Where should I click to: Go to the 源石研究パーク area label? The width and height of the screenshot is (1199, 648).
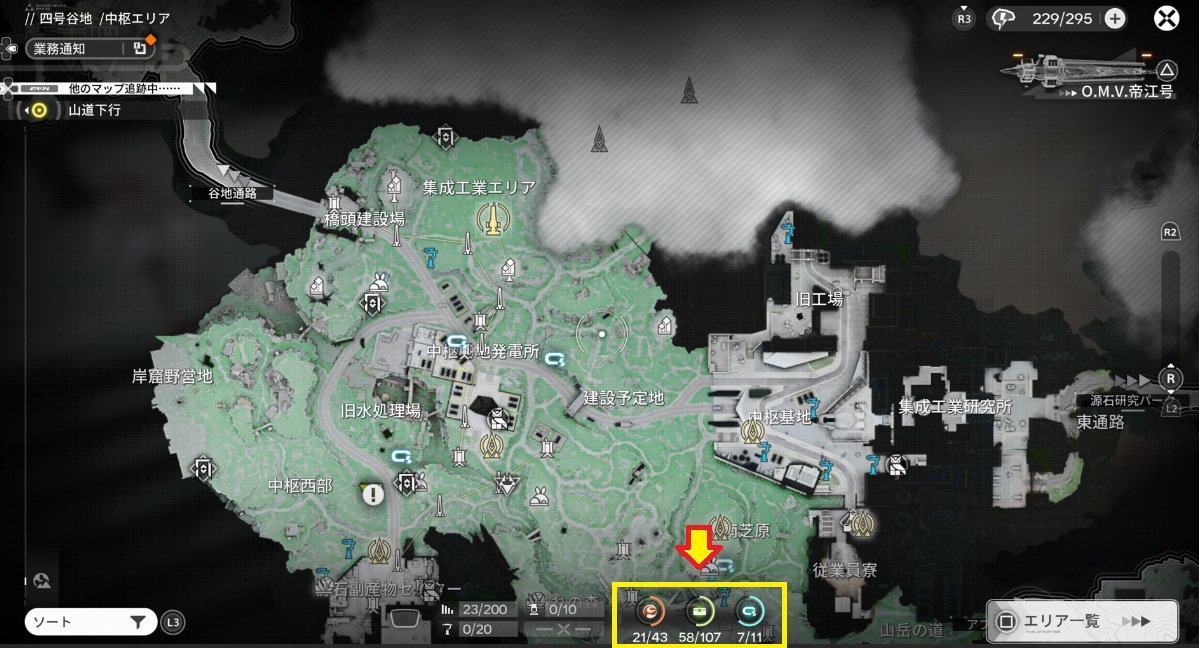1125,401
